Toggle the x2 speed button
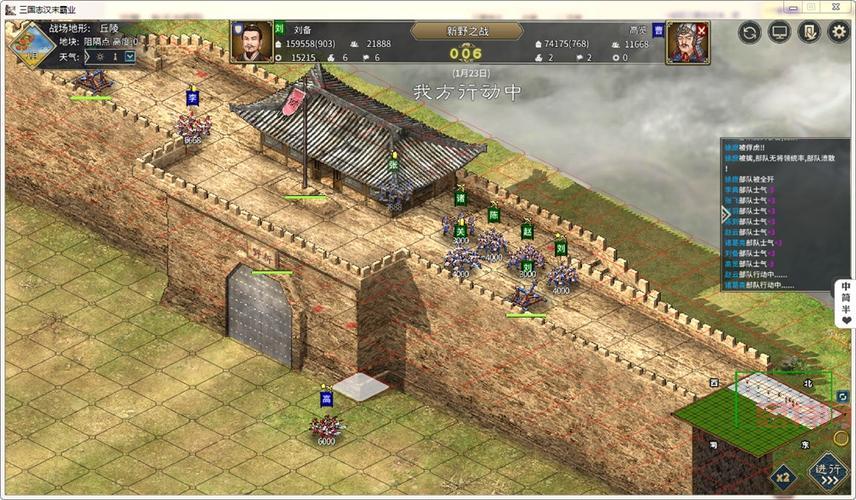The height and width of the screenshot is (500, 856). (x=783, y=476)
